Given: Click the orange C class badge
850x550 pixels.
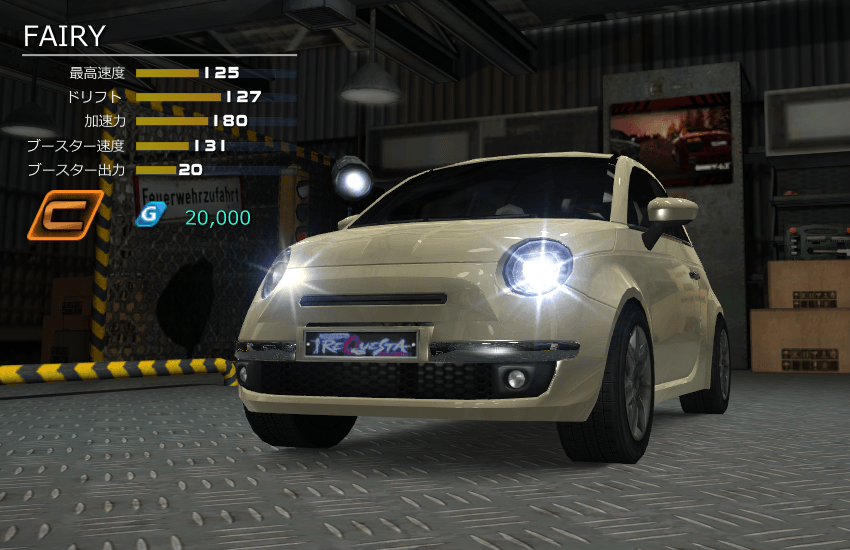Looking at the screenshot, I should (65, 215).
